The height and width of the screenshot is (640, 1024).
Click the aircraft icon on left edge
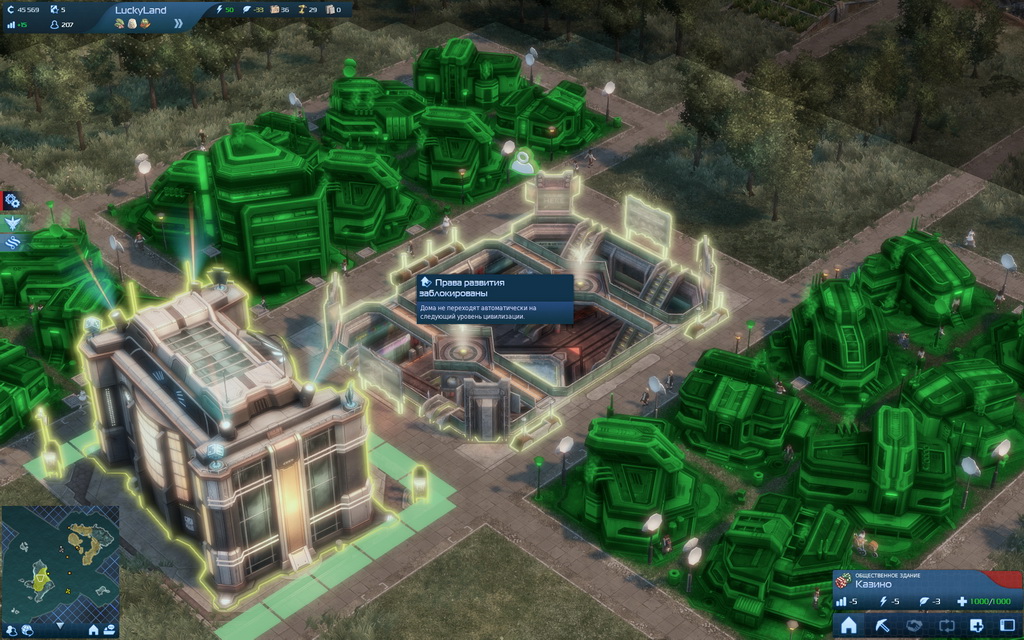coord(12,222)
